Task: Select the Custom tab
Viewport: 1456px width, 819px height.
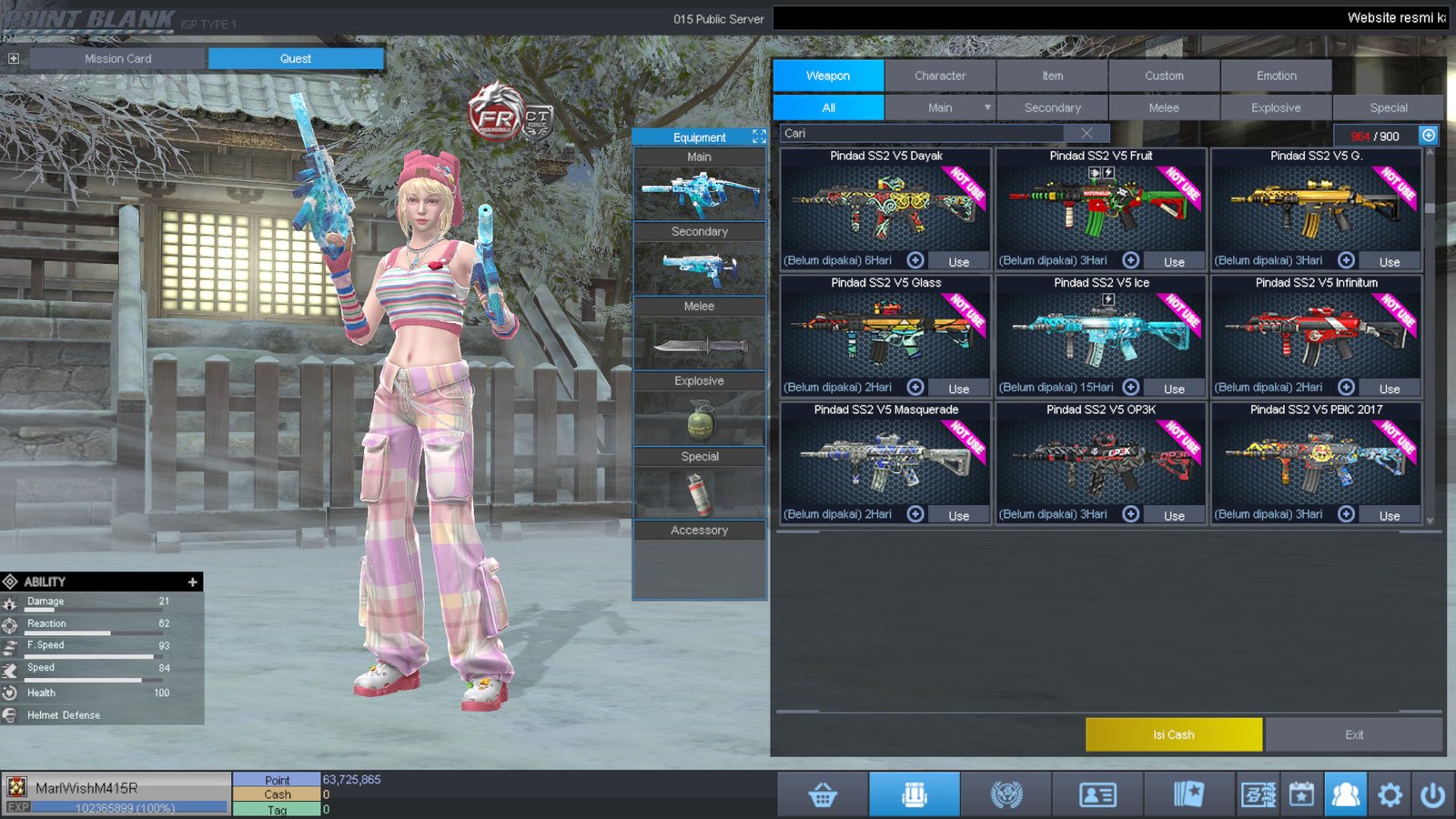Action: click(1164, 76)
